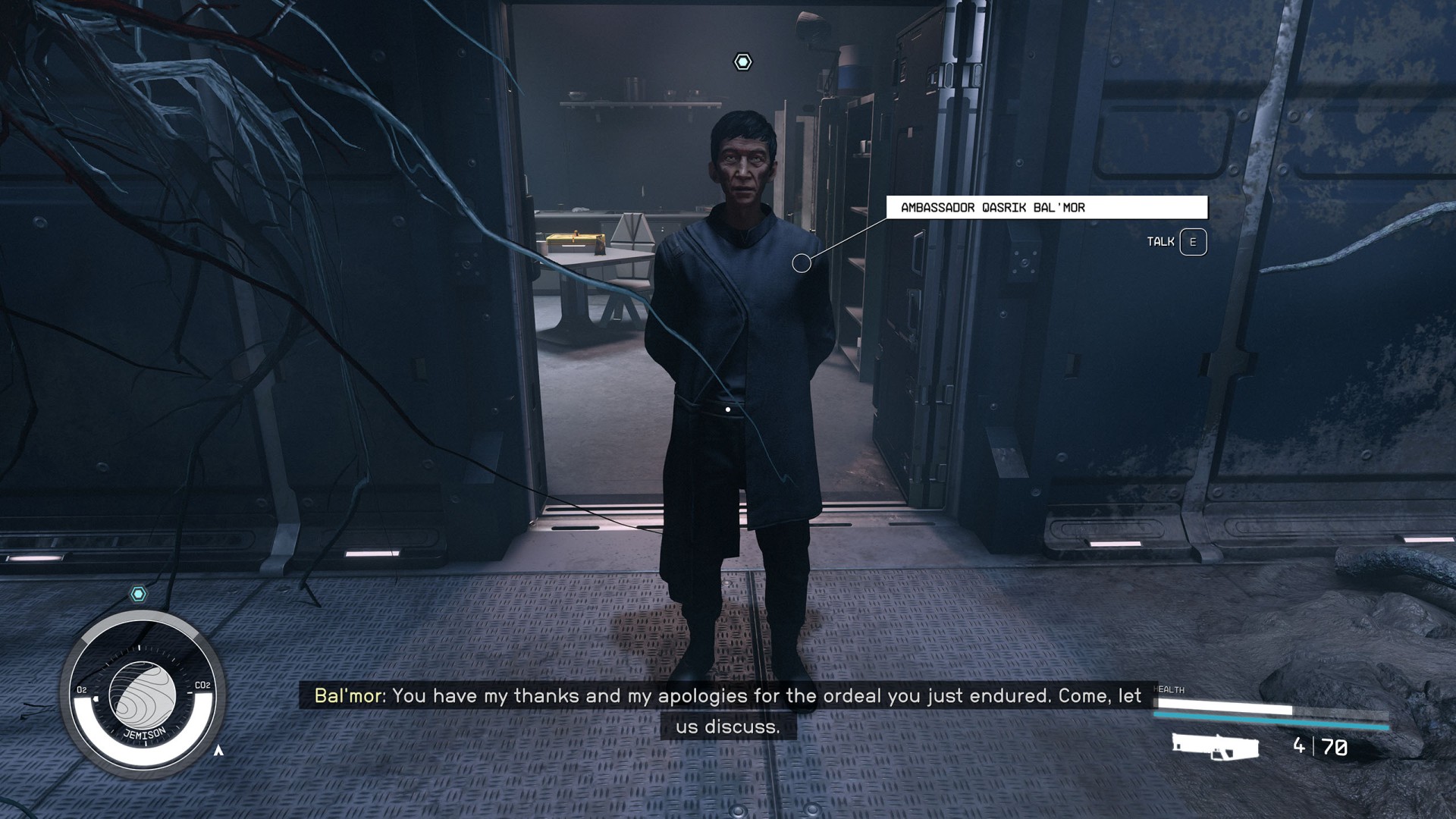Select the teal hexagon marker above the compass
This screenshot has height=819, width=1456.
click(x=138, y=594)
